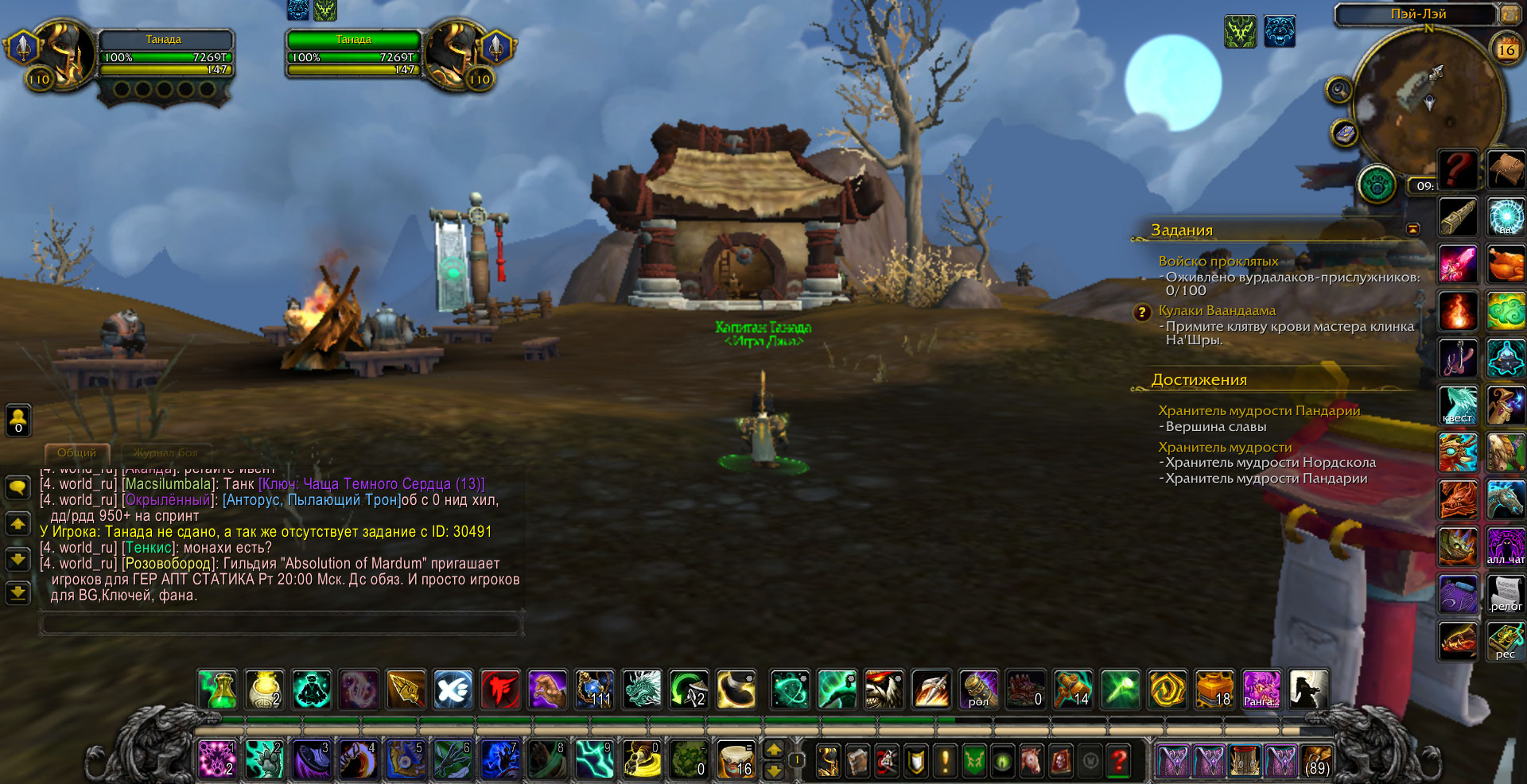Use the green potion flask action
This screenshot has width=1527, height=784.
pos(218,689)
